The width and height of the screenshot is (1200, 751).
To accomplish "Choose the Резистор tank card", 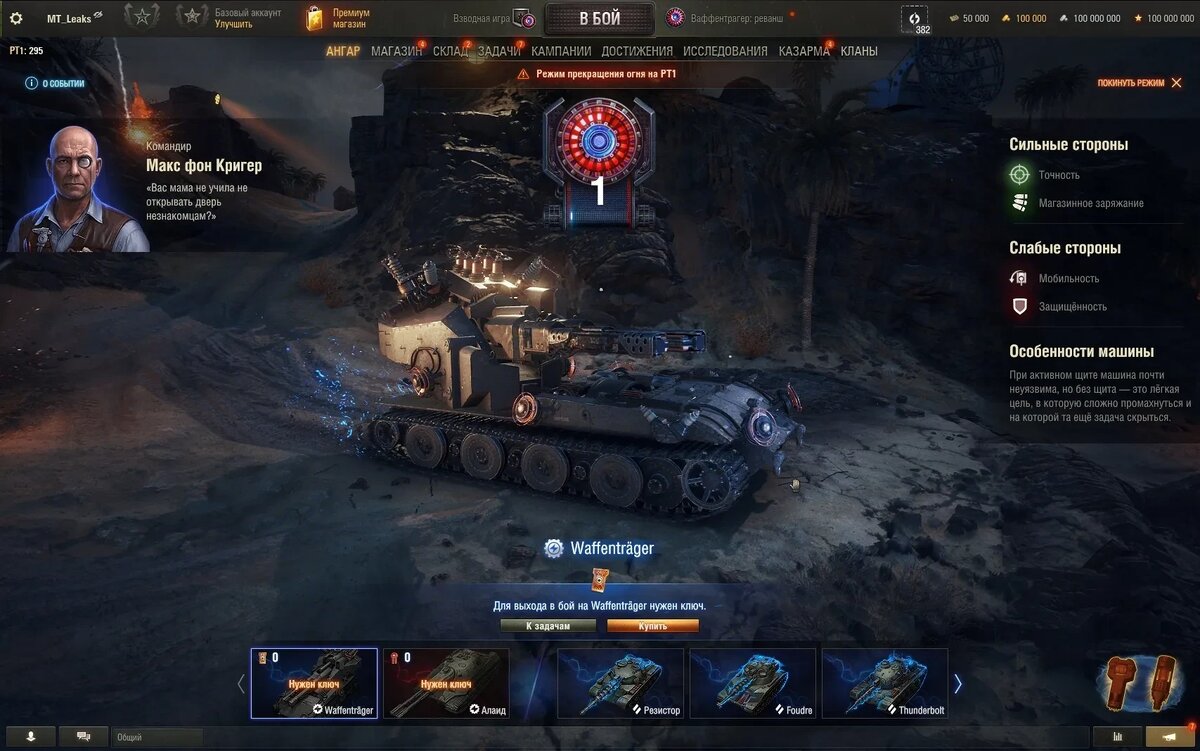I will (620, 683).
